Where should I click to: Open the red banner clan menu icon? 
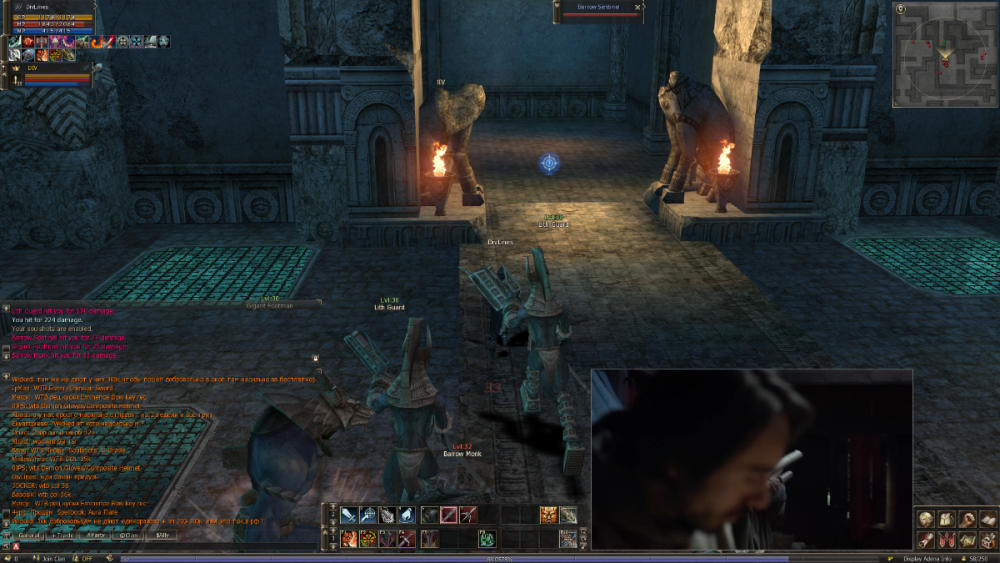point(946,540)
